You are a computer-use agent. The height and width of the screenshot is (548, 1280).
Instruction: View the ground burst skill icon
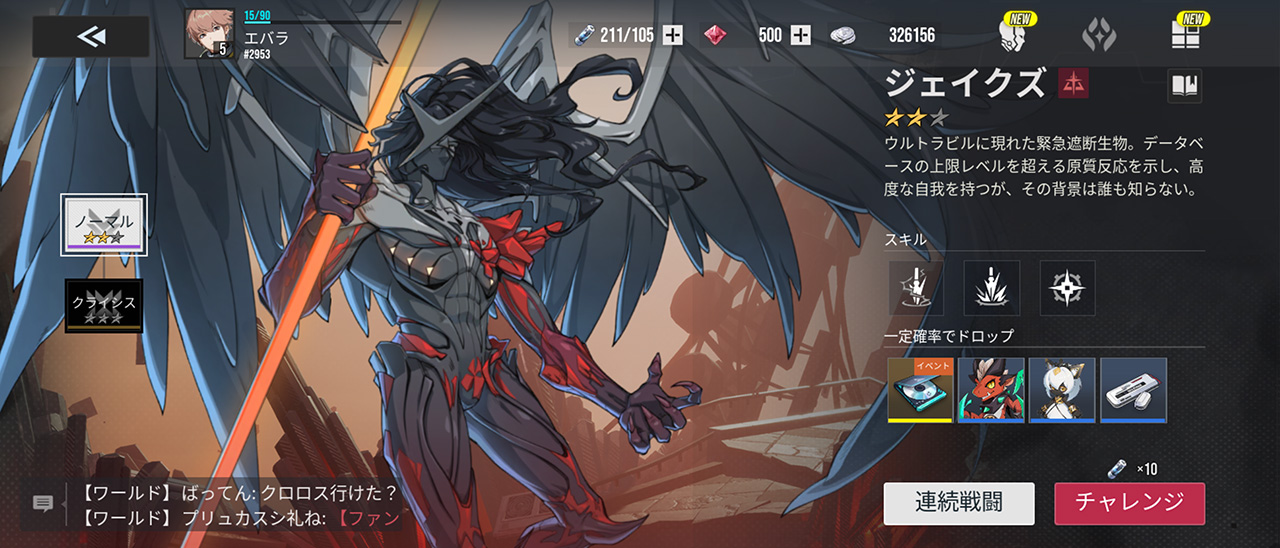[x=992, y=288]
